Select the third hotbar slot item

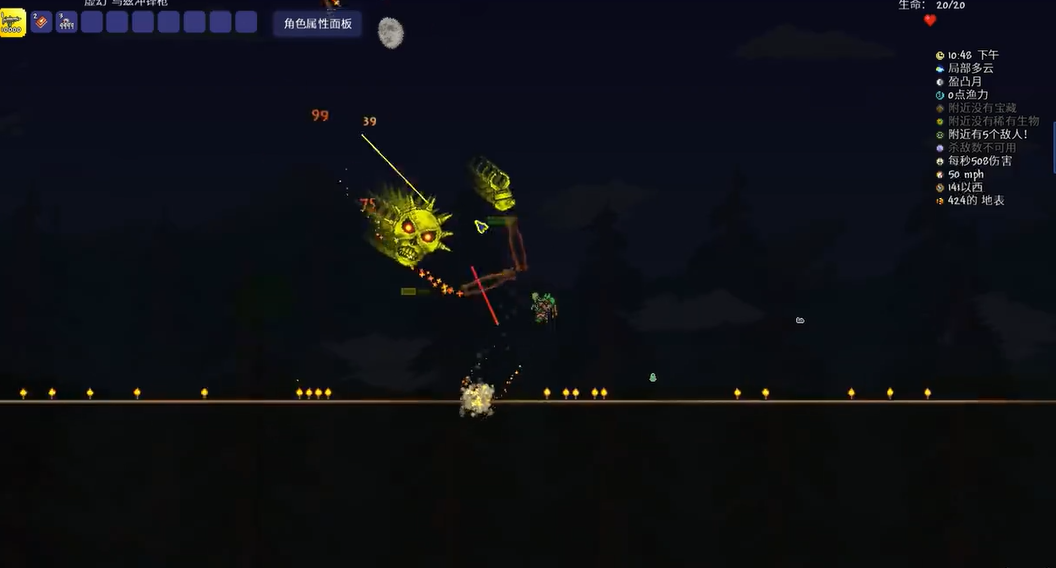click(x=67, y=22)
